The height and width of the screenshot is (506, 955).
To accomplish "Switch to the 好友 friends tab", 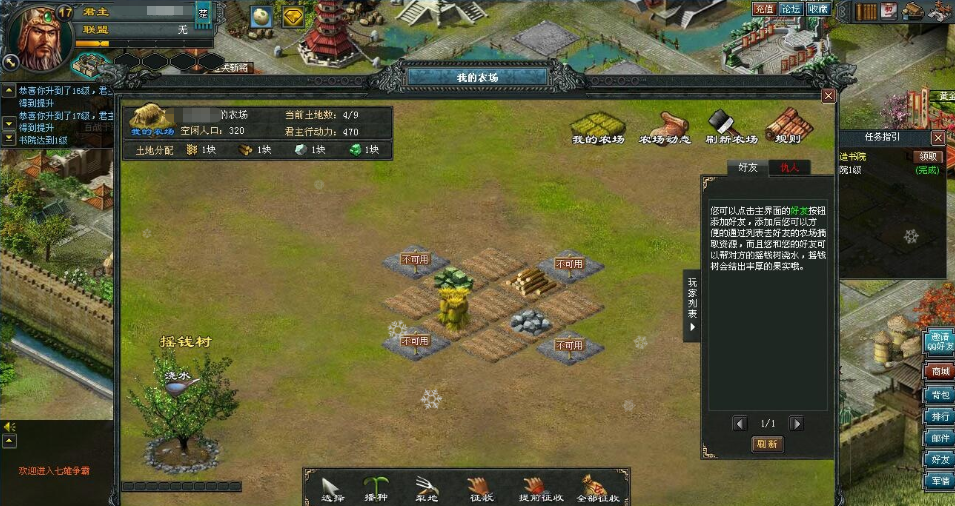I will (x=747, y=167).
